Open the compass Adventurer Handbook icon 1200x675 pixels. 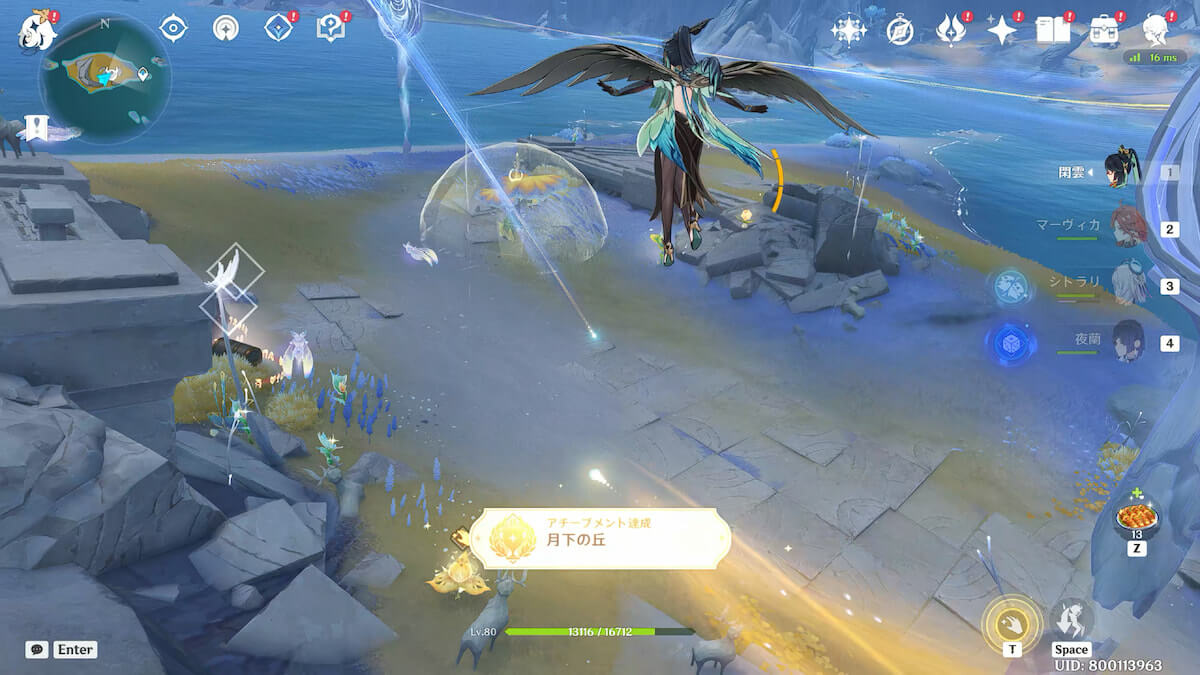coord(900,31)
